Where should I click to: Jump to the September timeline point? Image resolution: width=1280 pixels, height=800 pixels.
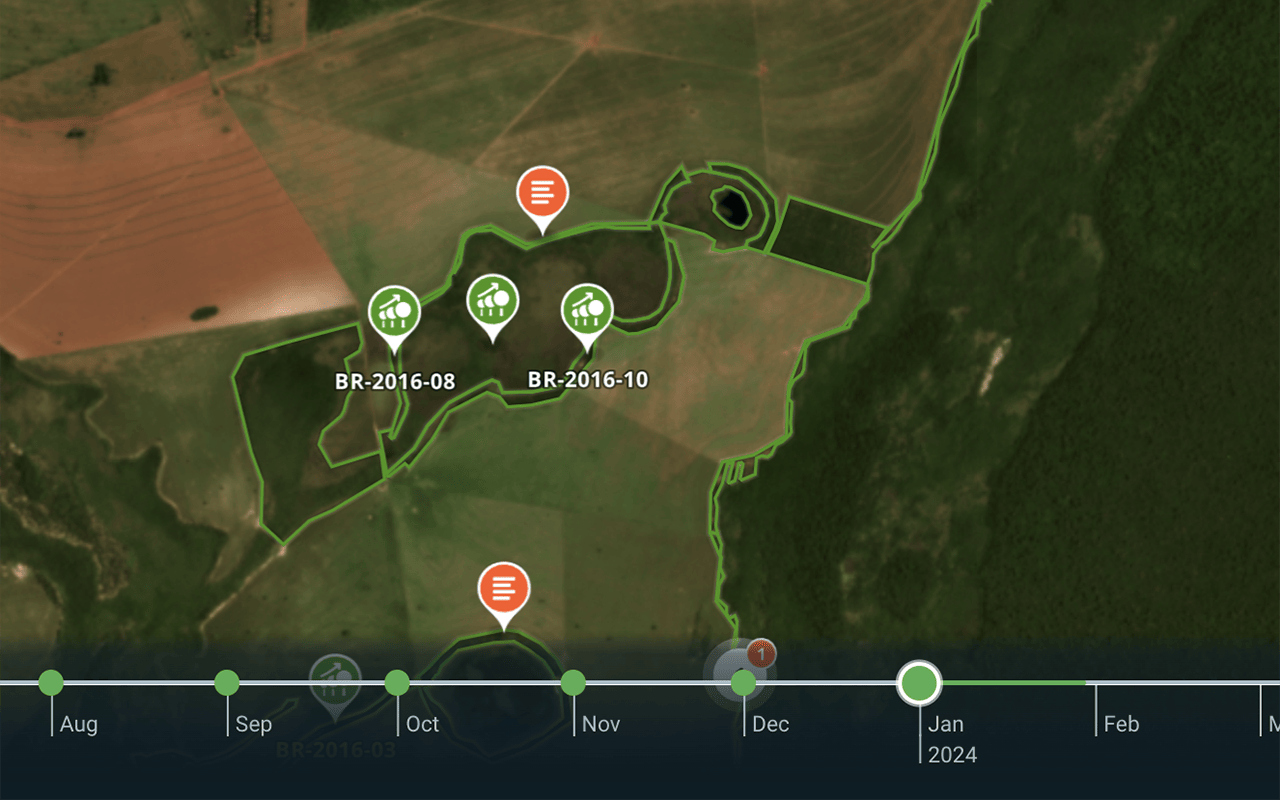[x=227, y=683]
